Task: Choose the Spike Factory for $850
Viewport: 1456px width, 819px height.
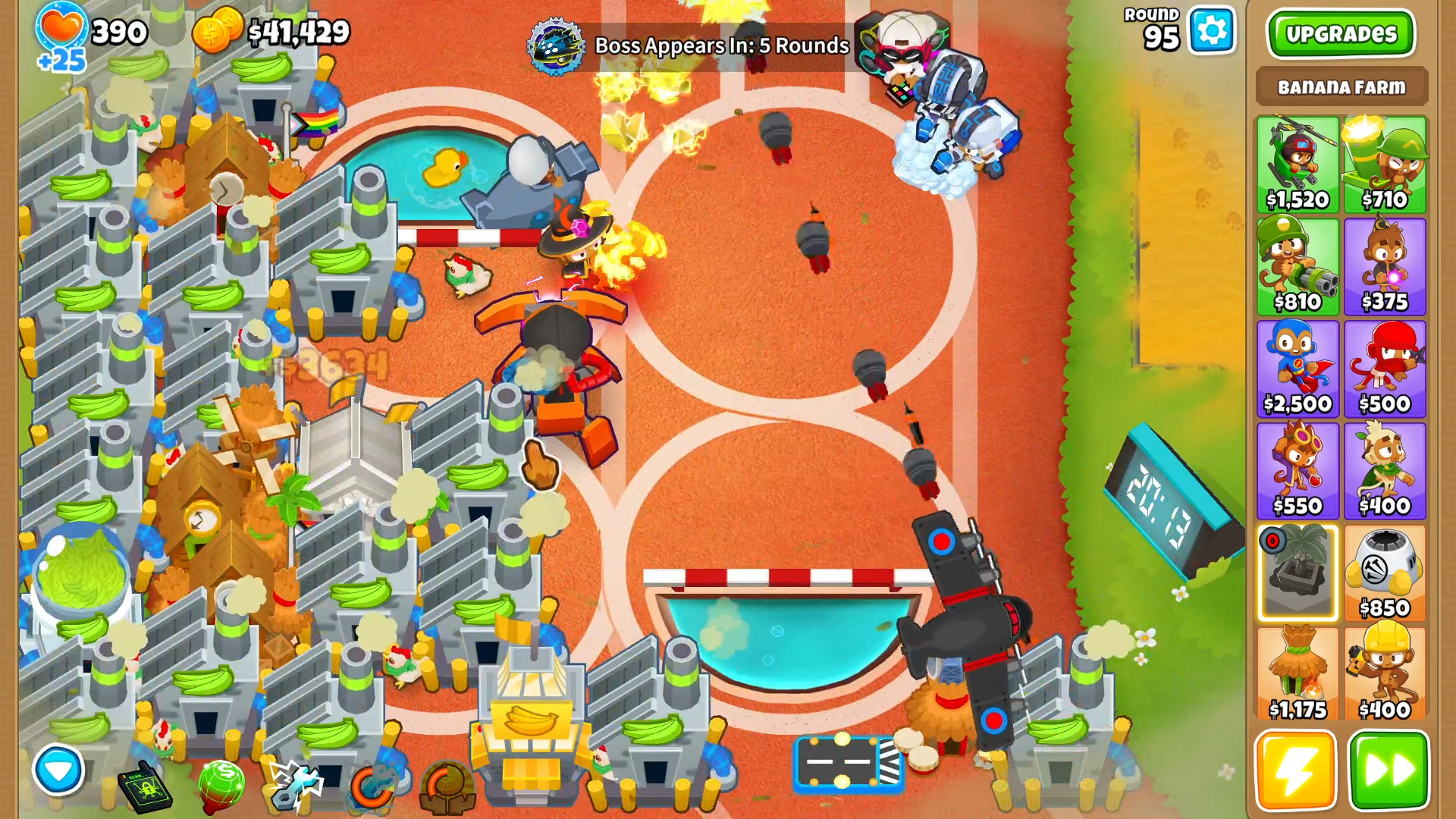Action: (x=1385, y=573)
